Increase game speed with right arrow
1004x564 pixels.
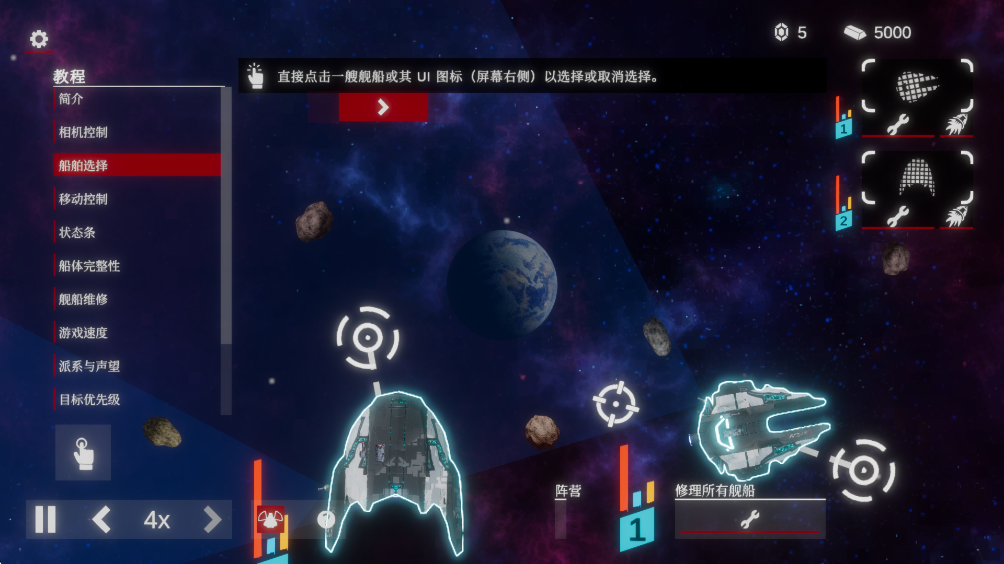click(x=212, y=520)
